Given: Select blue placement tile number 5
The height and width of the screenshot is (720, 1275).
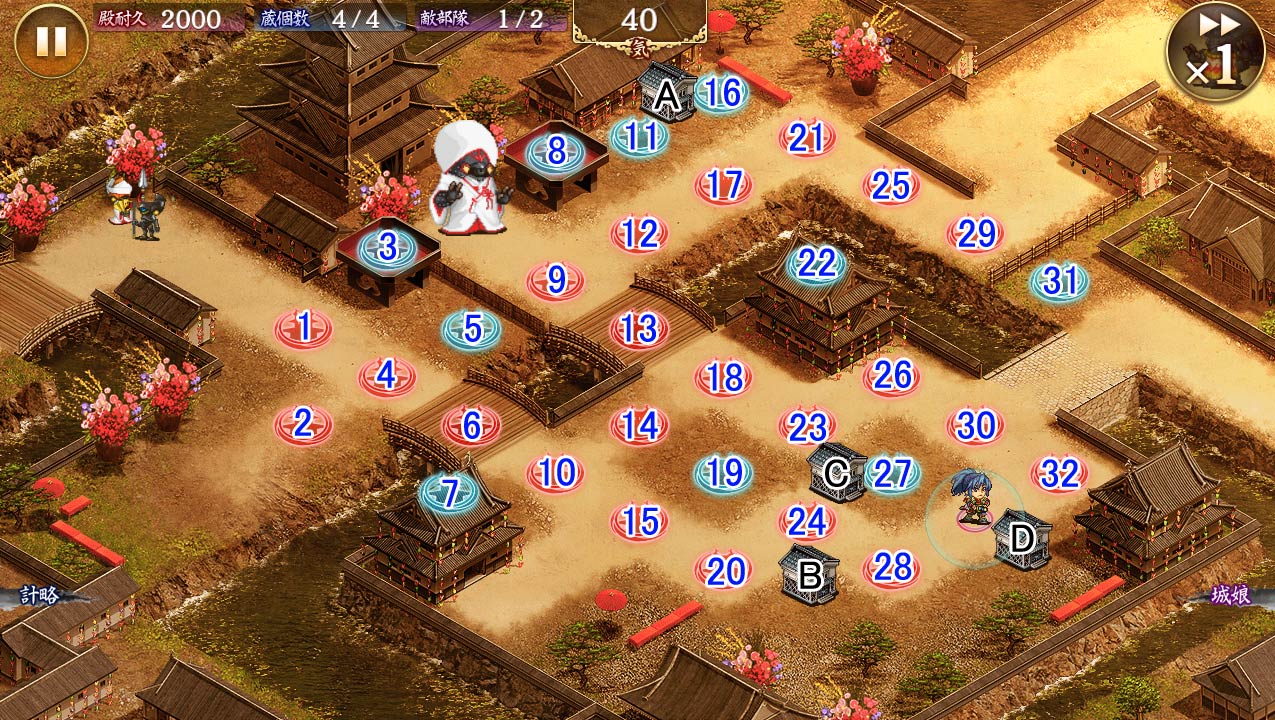Looking at the screenshot, I should (x=472, y=328).
